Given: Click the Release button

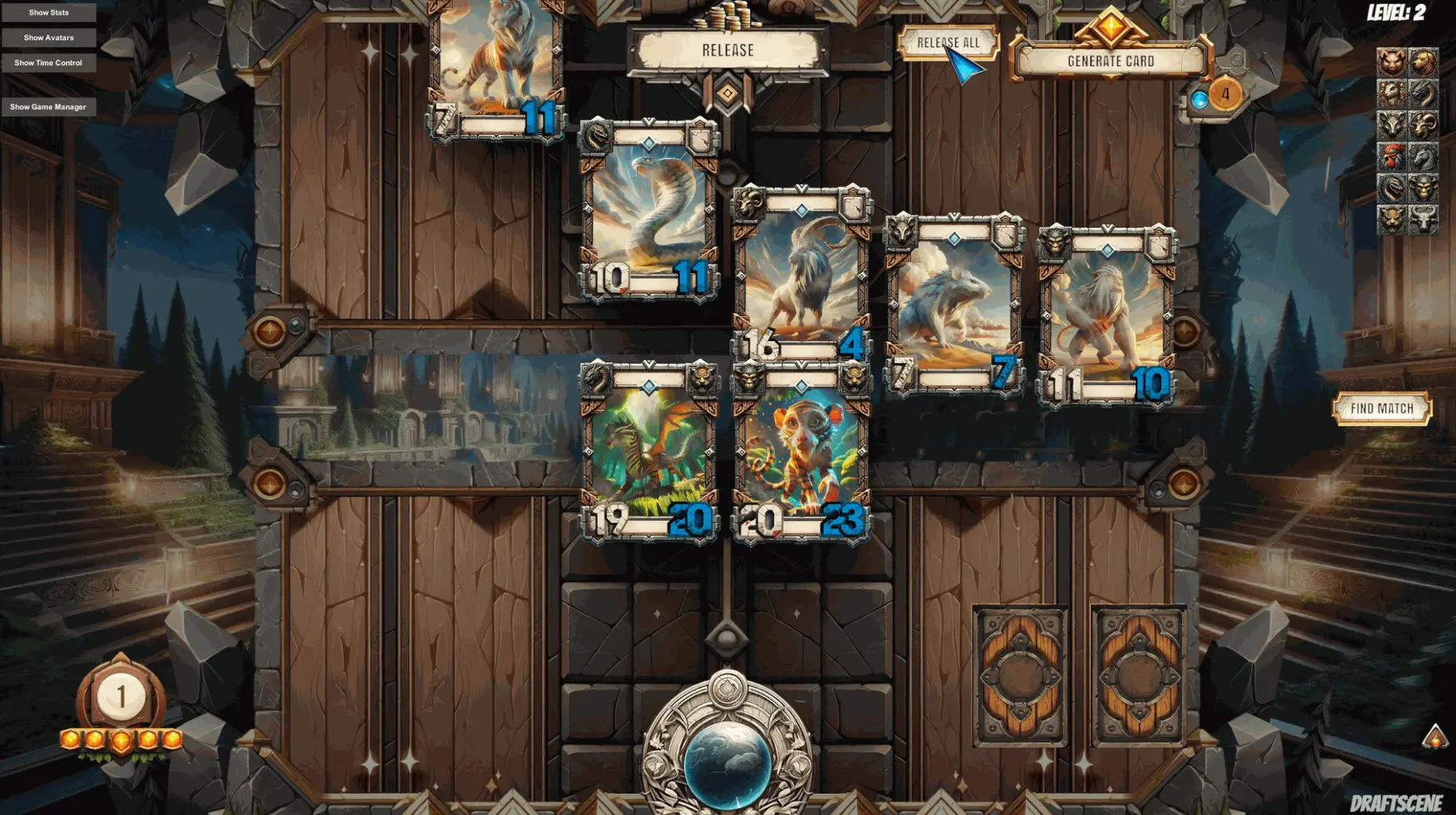Looking at the screenshot, I should pyautogui.click(x=727, y=50).
